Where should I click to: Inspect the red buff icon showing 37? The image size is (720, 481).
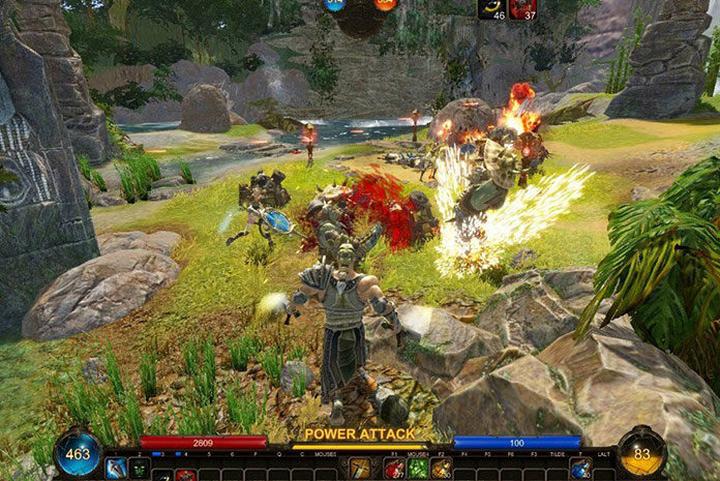point(522,9)
